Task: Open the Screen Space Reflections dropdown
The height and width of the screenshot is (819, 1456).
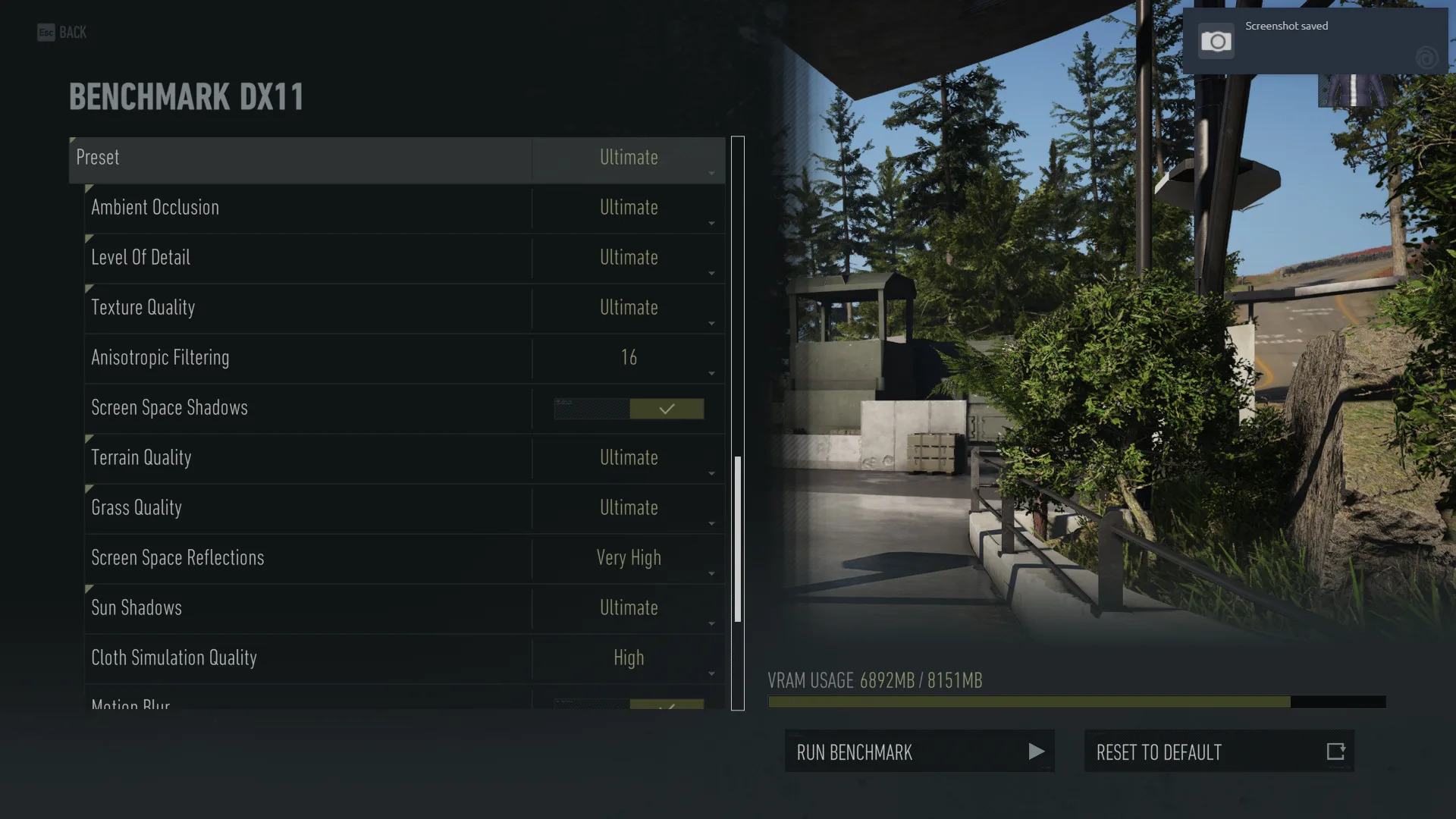Action: coord(629,559)
